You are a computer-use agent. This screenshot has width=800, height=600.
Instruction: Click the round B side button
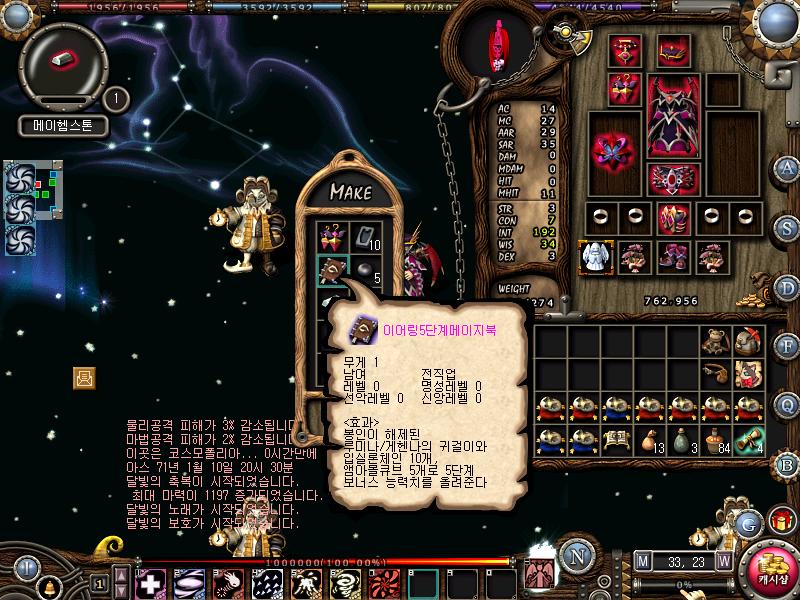(x=787, y=464)
